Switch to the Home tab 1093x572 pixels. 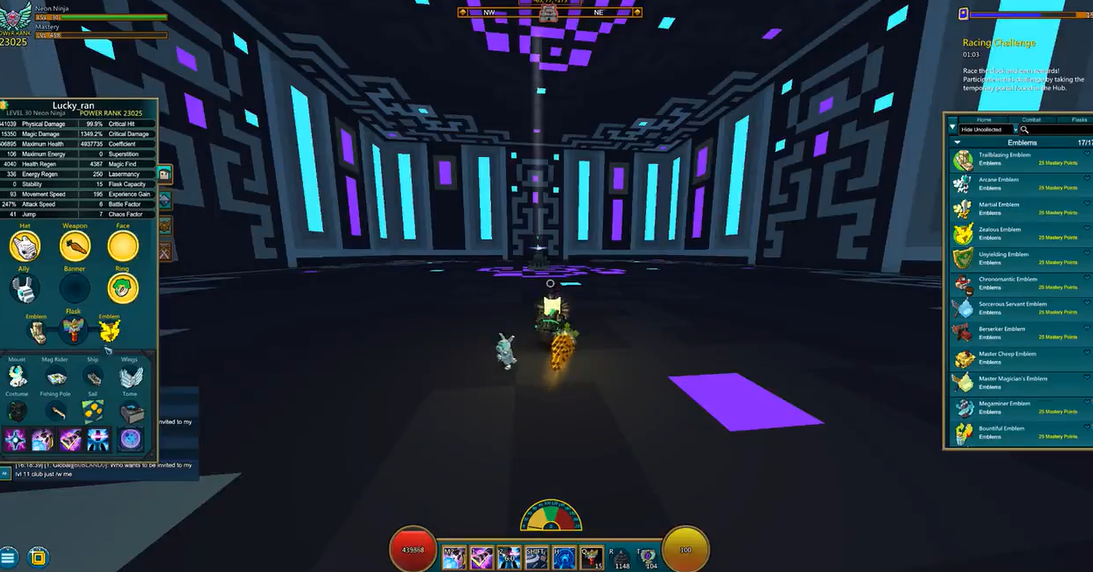984,119
